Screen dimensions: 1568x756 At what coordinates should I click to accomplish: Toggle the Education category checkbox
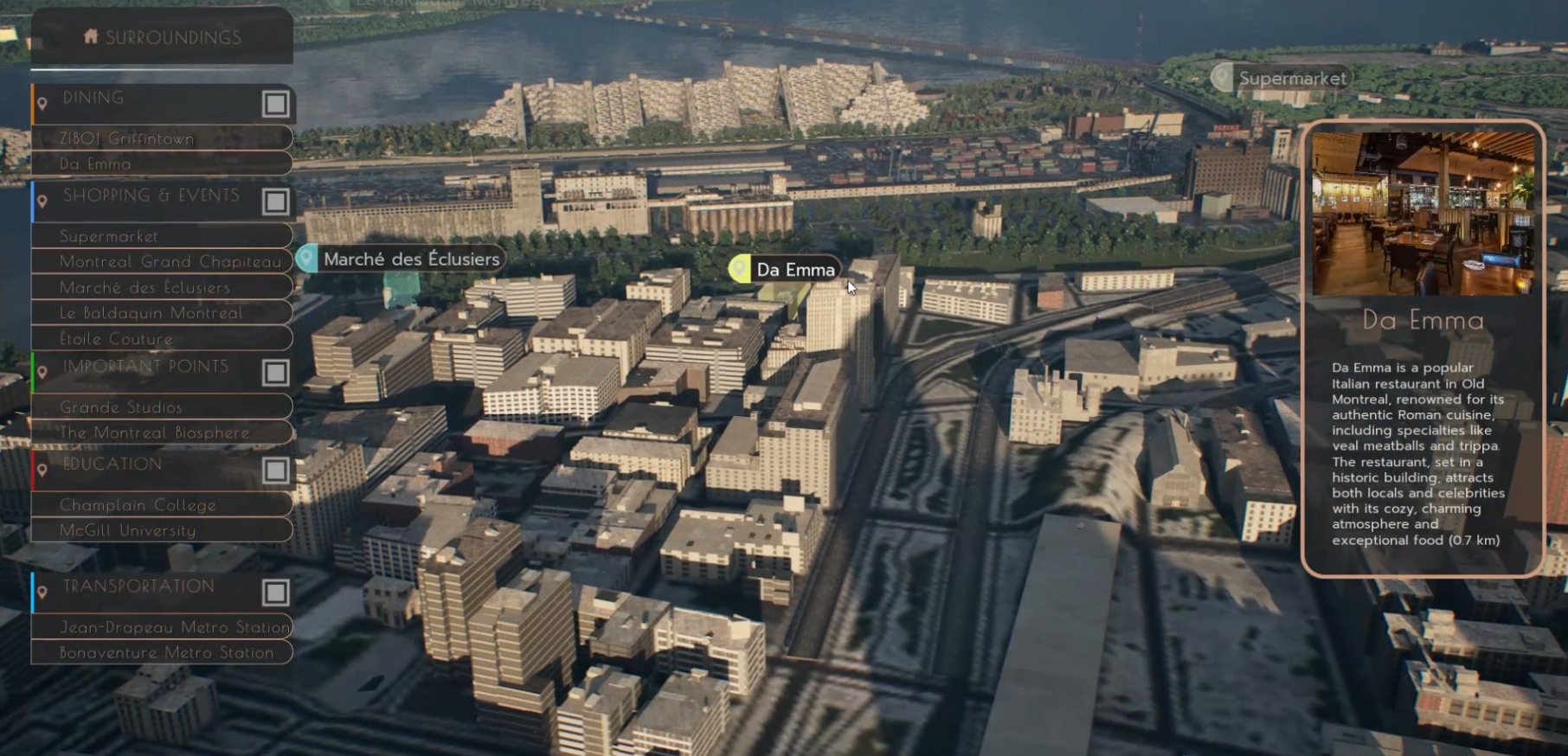275,471
